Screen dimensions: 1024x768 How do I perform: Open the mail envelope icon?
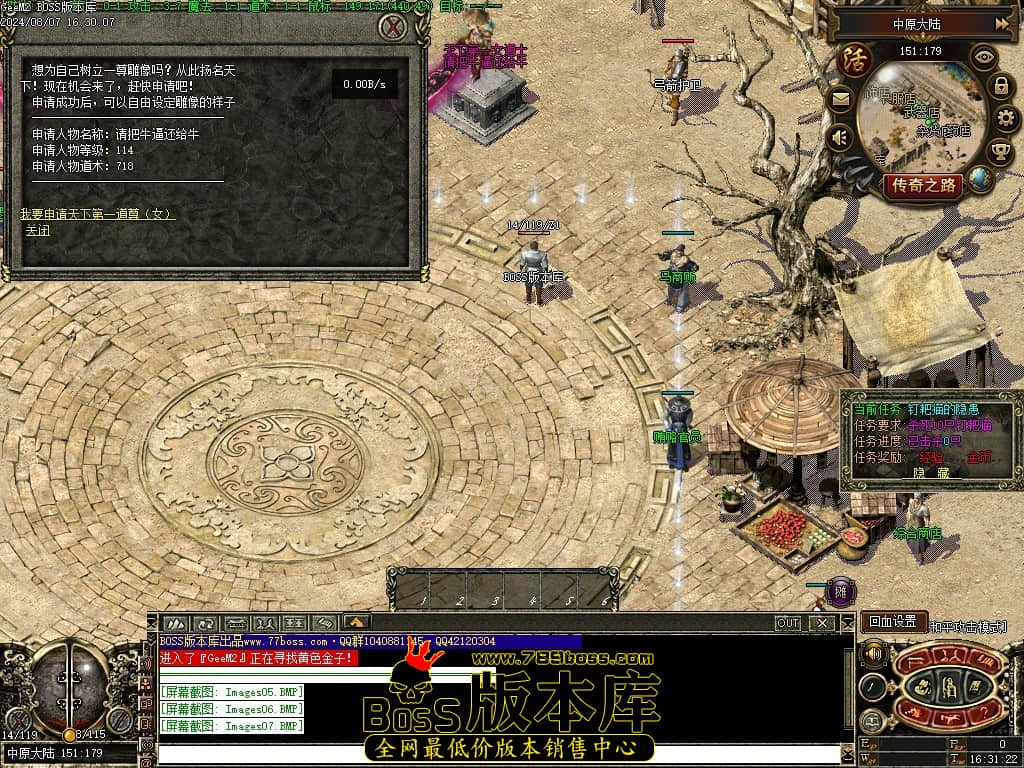pyautogui.click(x=840, y=98)
